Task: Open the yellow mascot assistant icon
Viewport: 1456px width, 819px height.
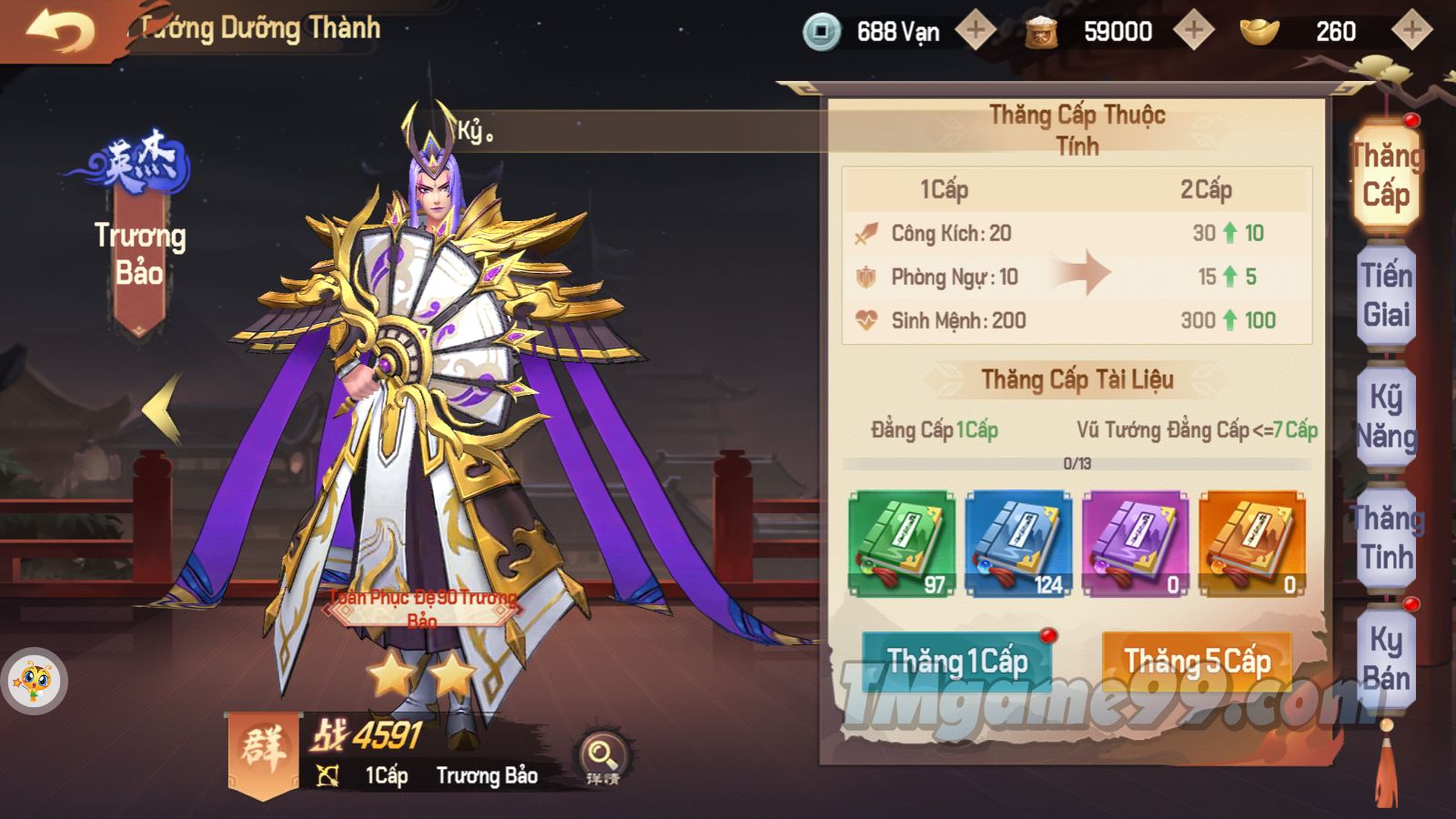Action: [x=35, y=681]
